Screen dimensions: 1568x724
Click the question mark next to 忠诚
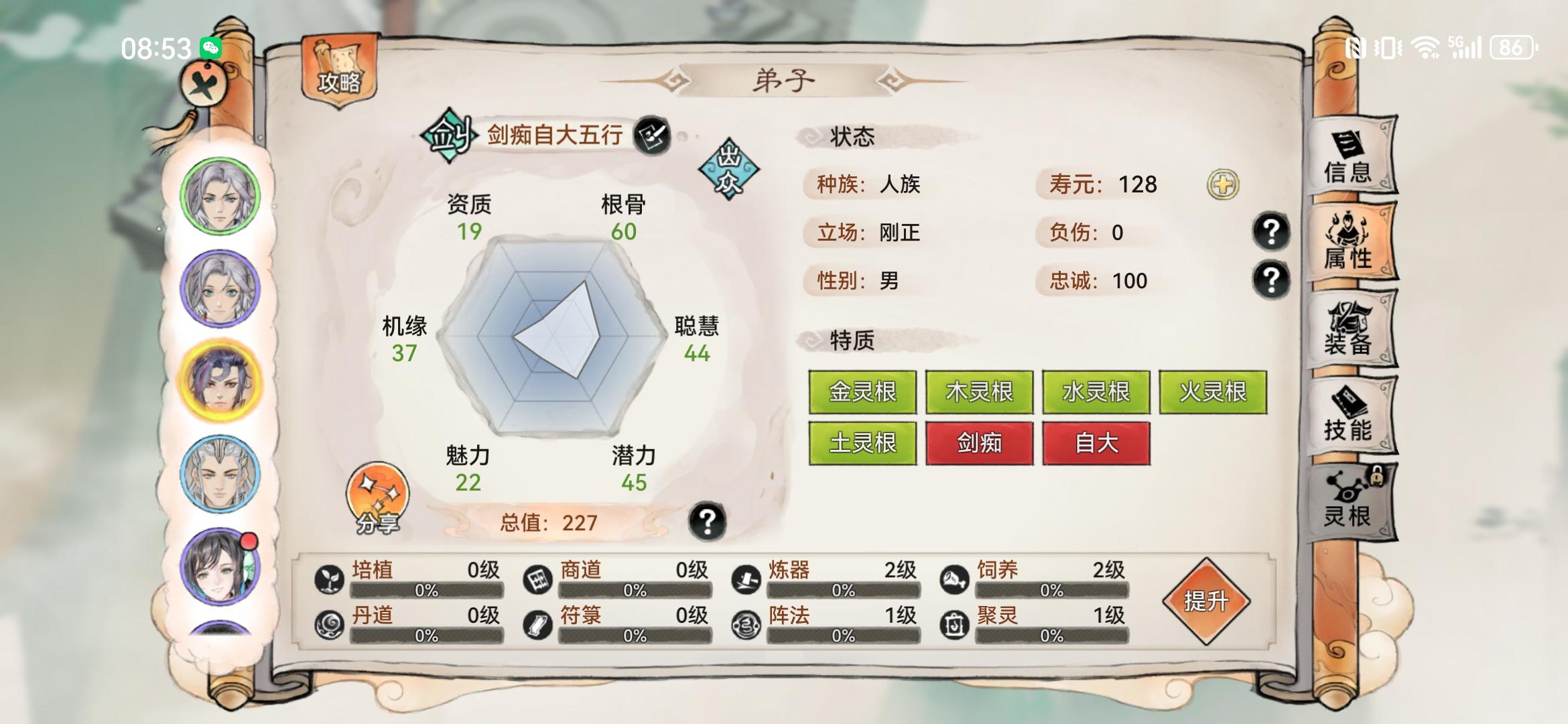click(x=1272, y=280)
